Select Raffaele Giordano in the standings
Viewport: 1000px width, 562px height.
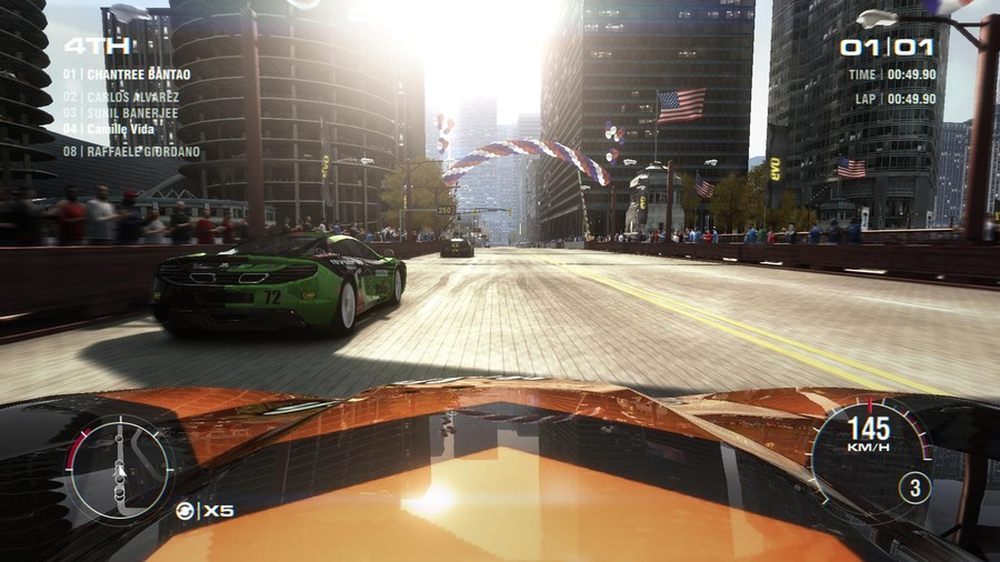[131, 152]
